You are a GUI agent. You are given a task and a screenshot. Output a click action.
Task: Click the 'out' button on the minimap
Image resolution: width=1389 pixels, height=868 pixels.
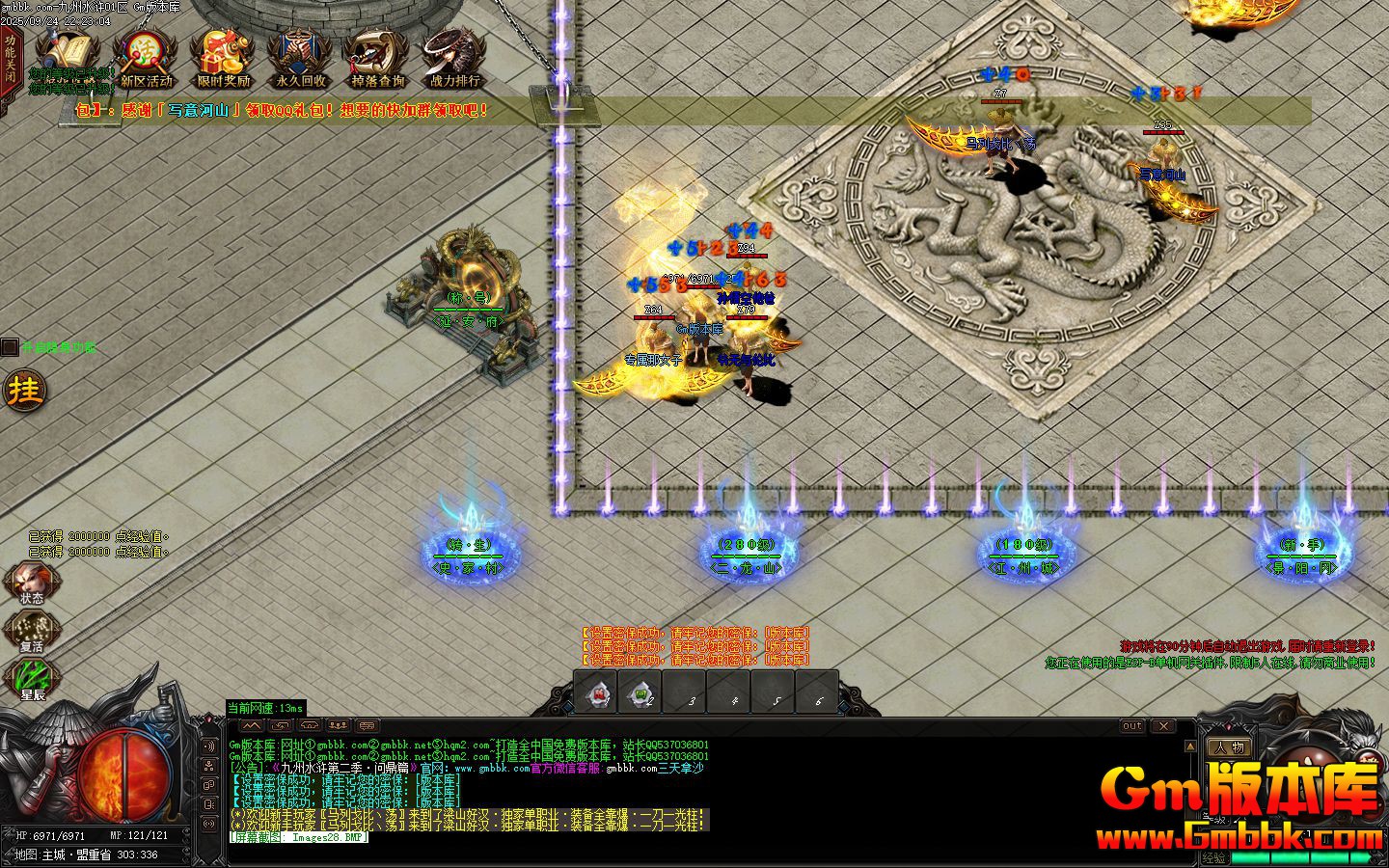click(1131, 726)
